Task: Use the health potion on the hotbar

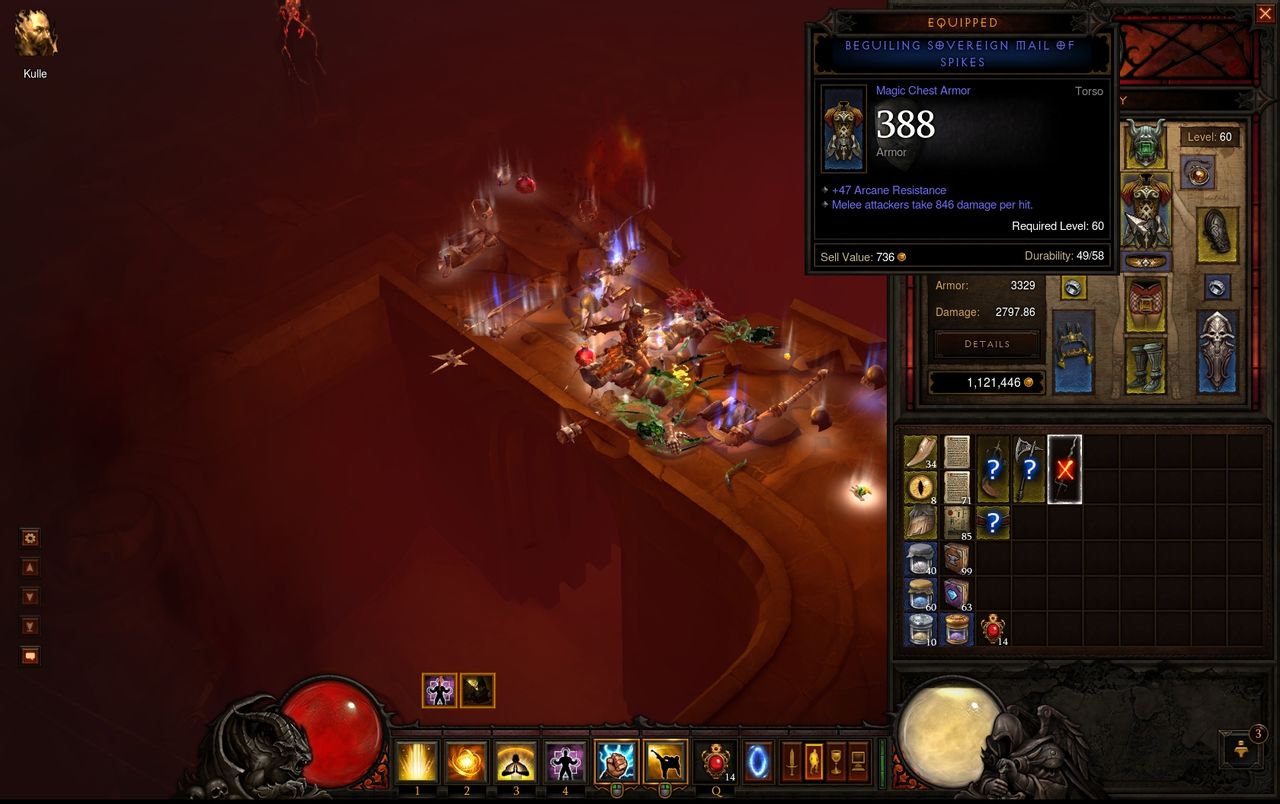Action: click(x=715, y=762)
